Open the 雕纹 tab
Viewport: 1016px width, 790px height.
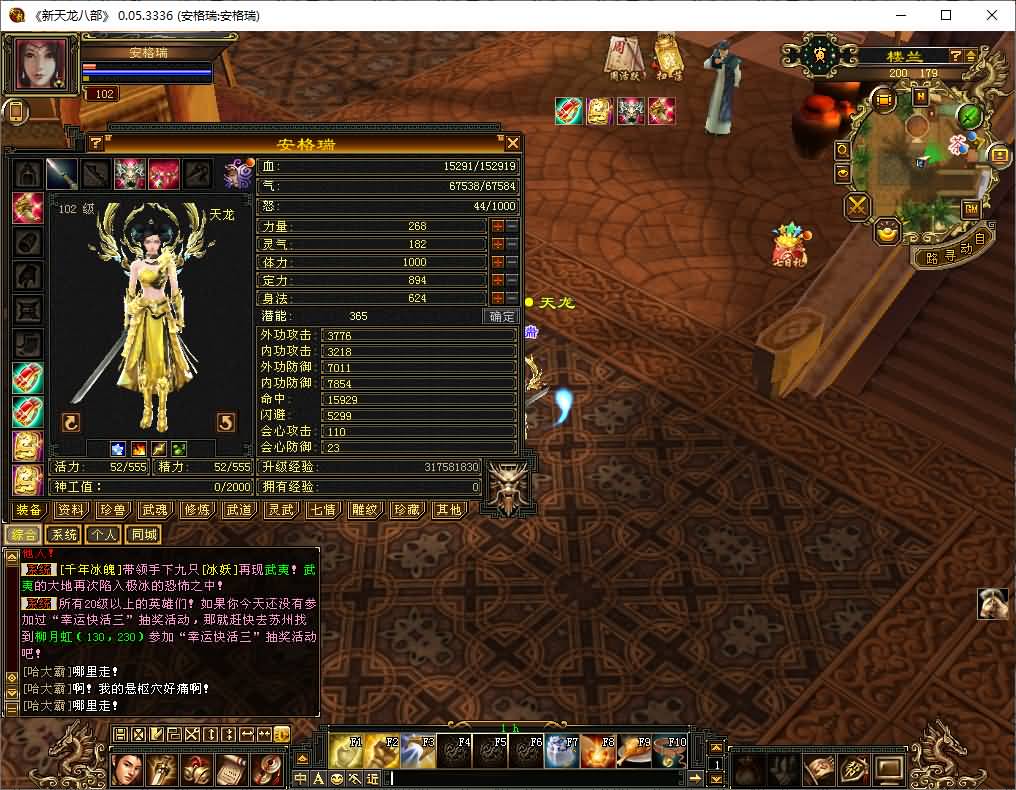pos(365,510)
